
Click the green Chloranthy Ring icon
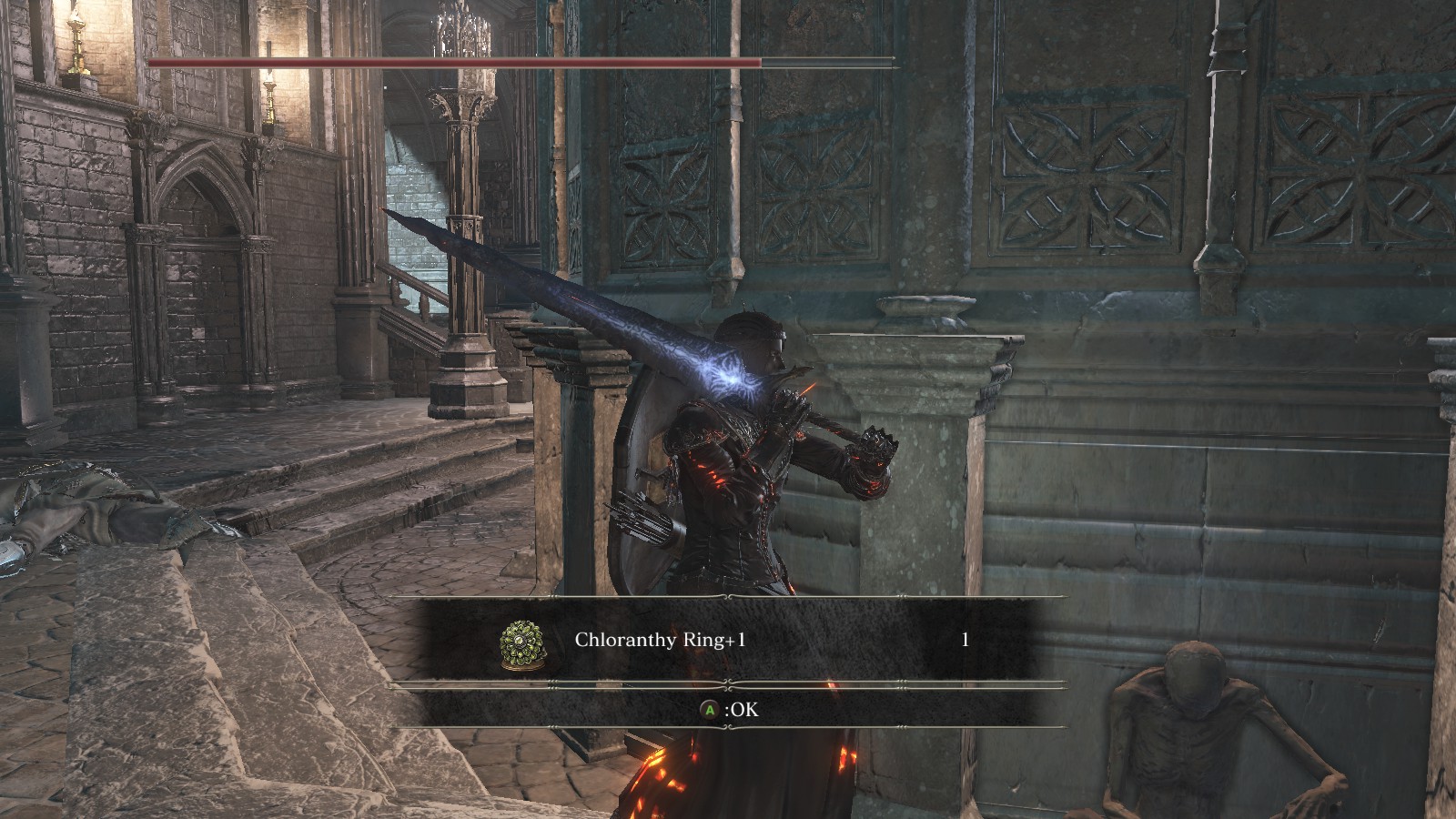click(522, 644)
